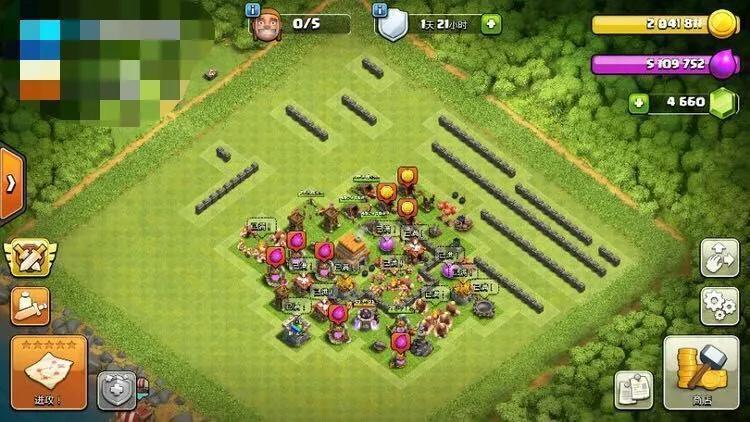Open the papers icon beside the shop
This screenshot has width=750, height=422.
633,389
